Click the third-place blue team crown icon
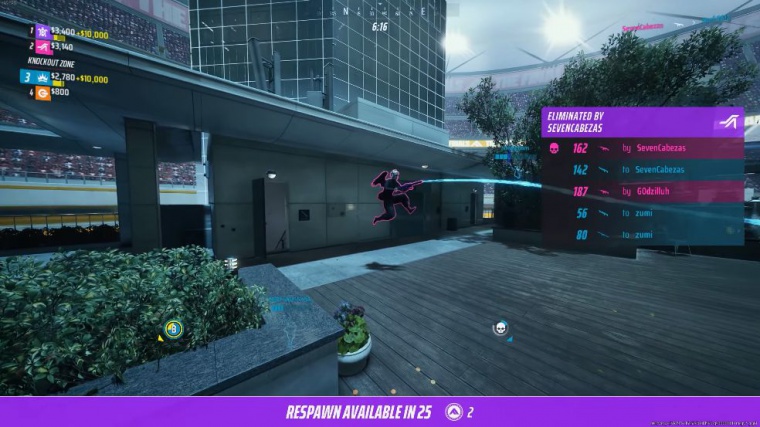This screenshot has width=760, height=427. coord(42,77)
